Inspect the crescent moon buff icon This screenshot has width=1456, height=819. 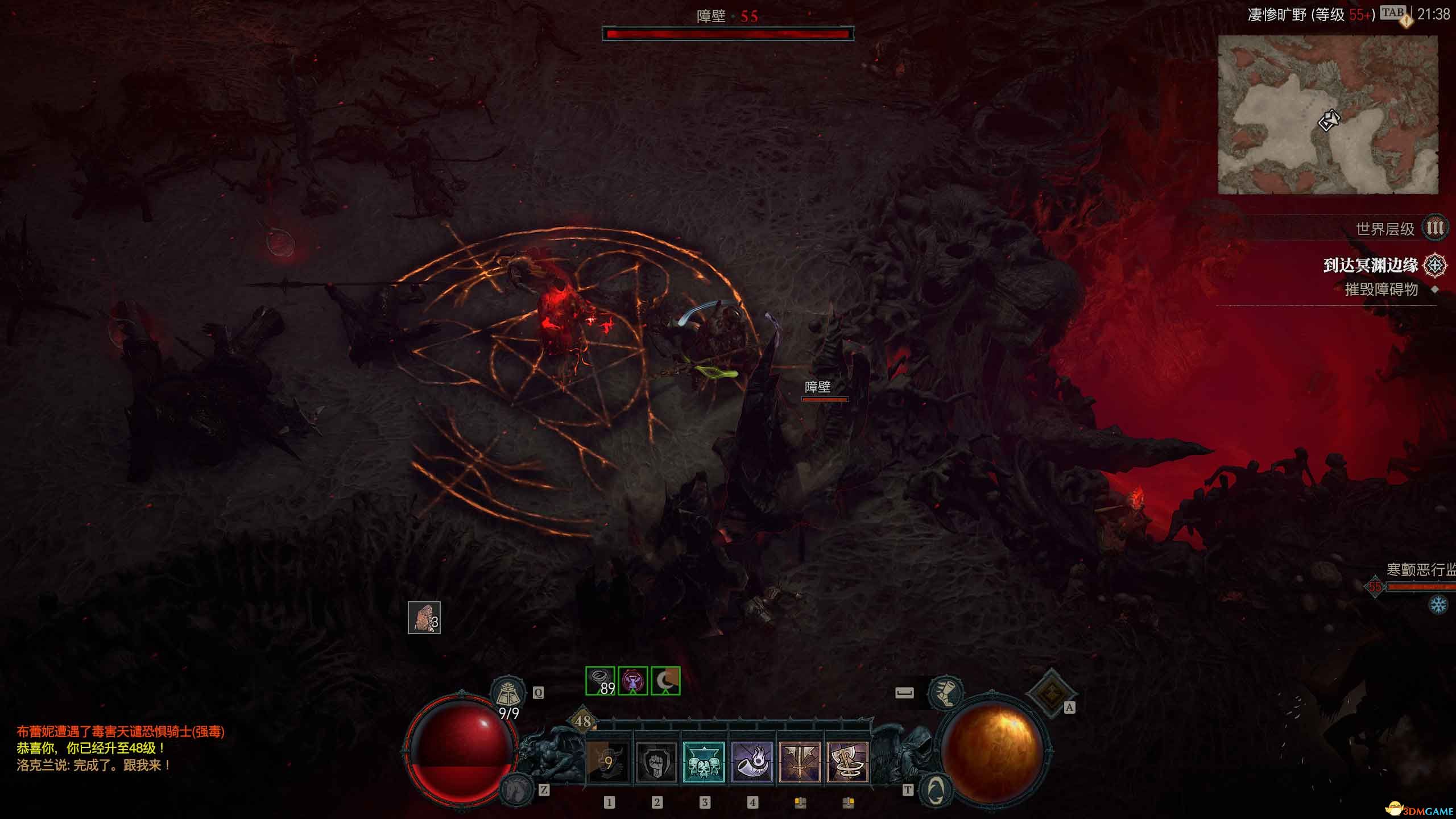[x=665, y=681]
